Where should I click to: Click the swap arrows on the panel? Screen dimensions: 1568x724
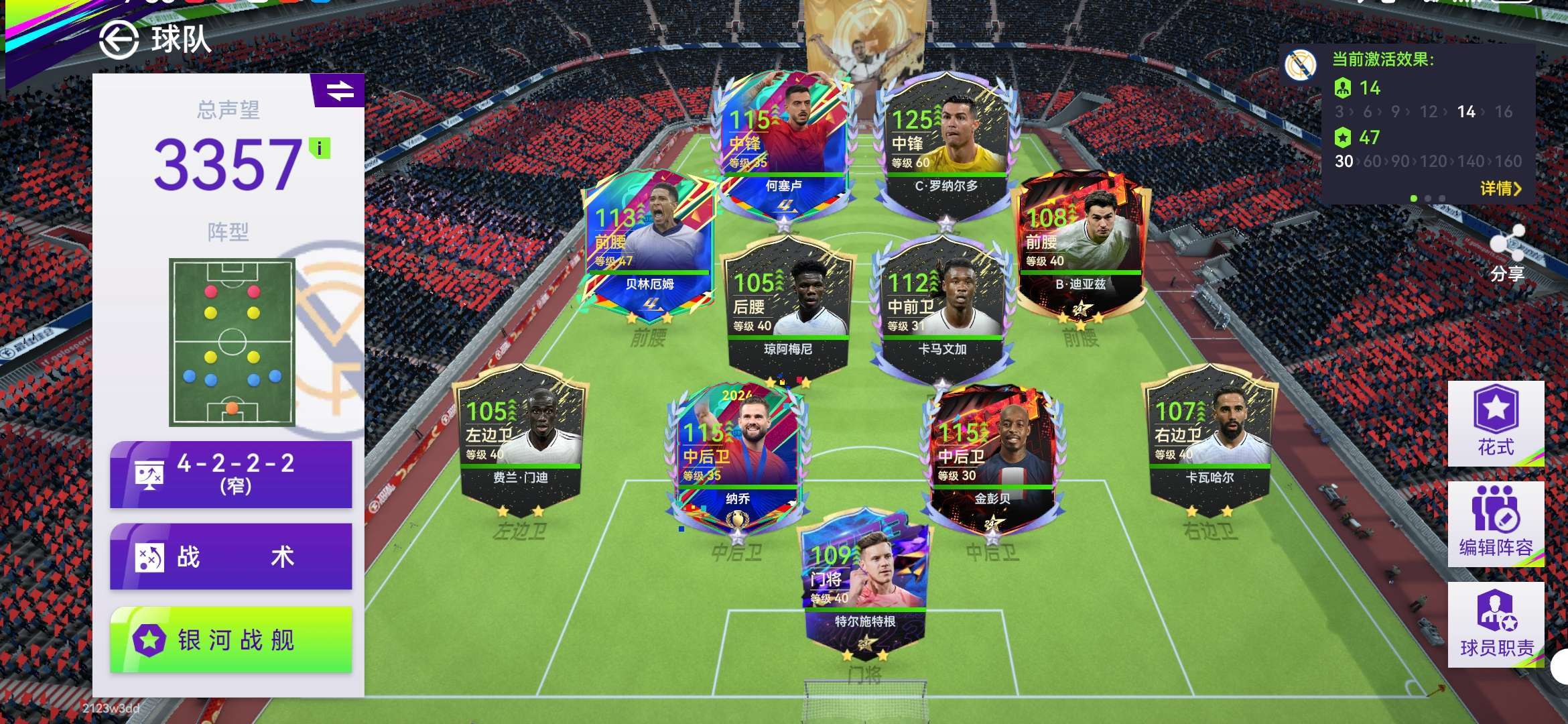click(x=340, y=90)
